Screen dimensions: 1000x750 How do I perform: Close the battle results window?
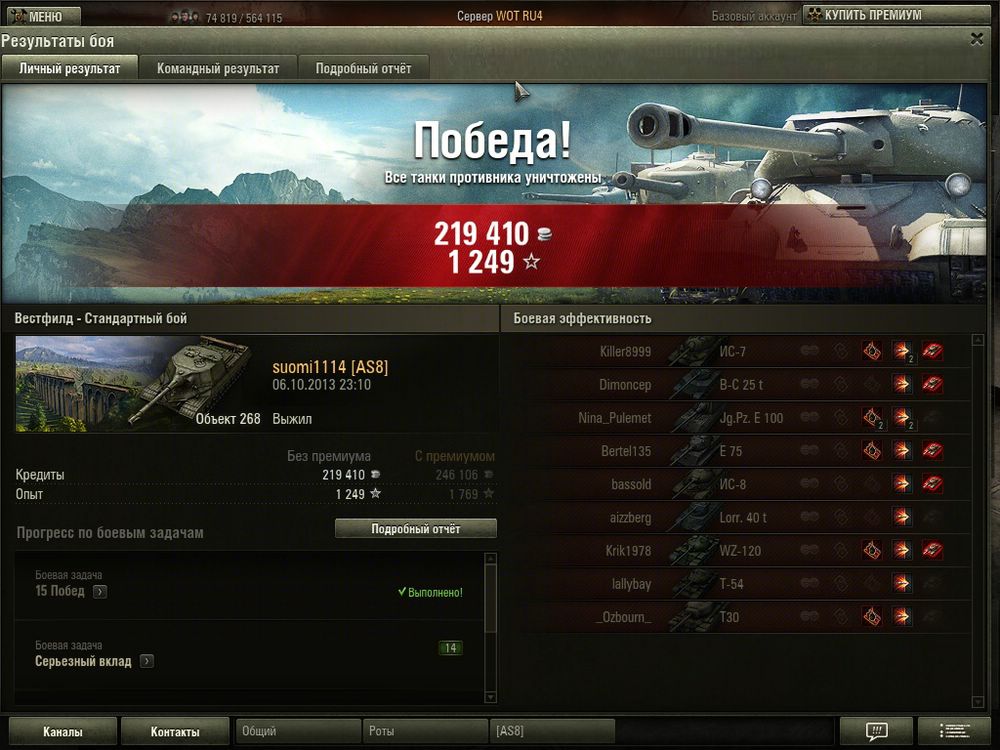[x=977, y=39]
